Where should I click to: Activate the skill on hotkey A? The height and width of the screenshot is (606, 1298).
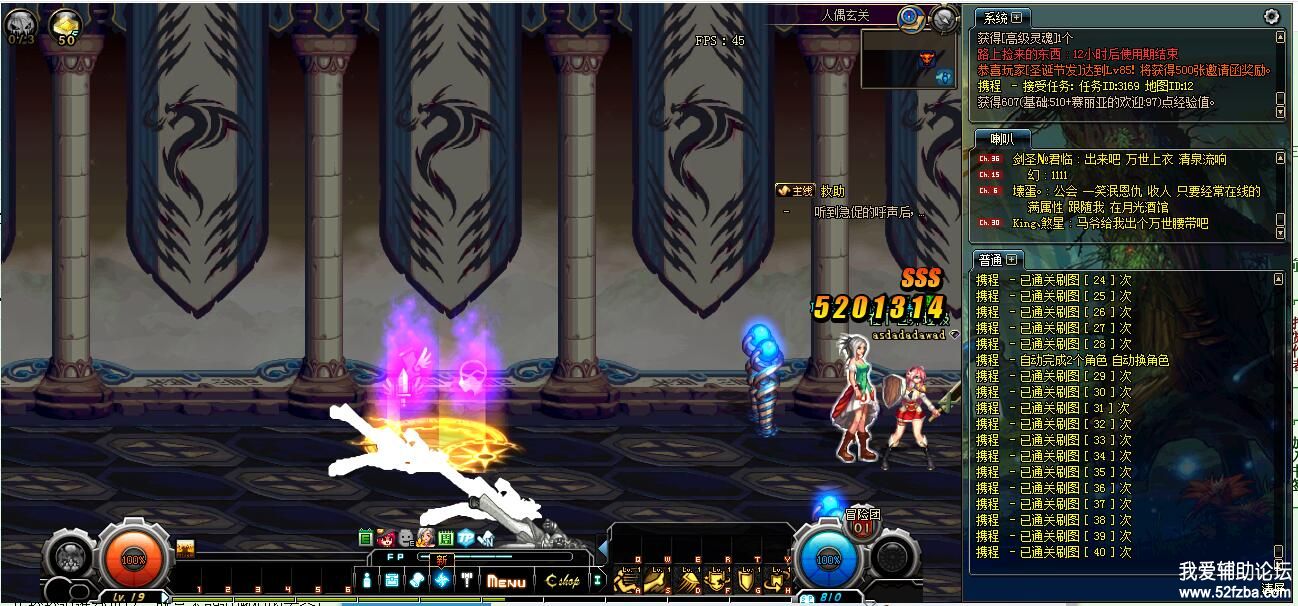coord(626,582)
